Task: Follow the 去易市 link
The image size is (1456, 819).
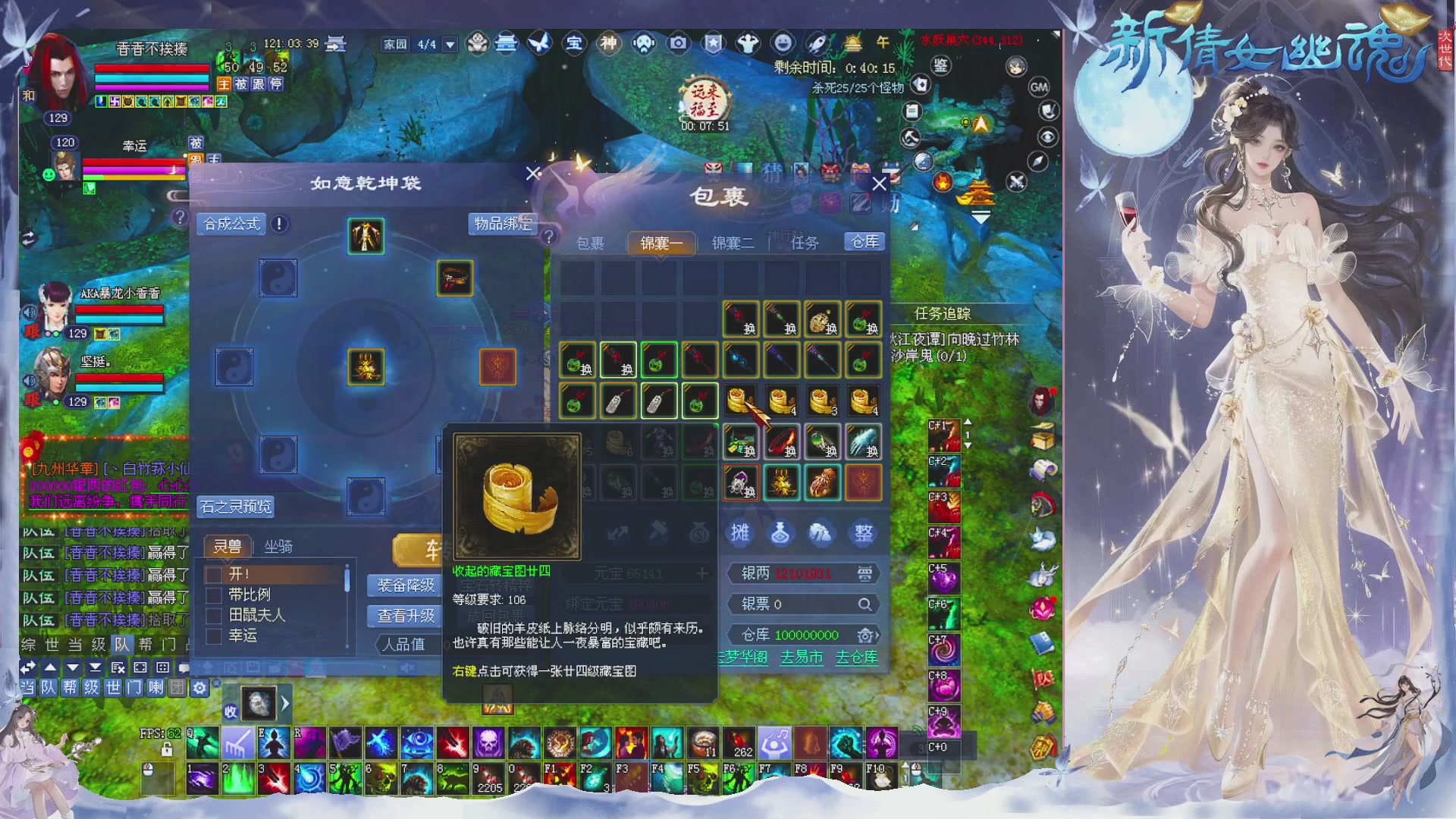Action: click(x=802, y=659)
